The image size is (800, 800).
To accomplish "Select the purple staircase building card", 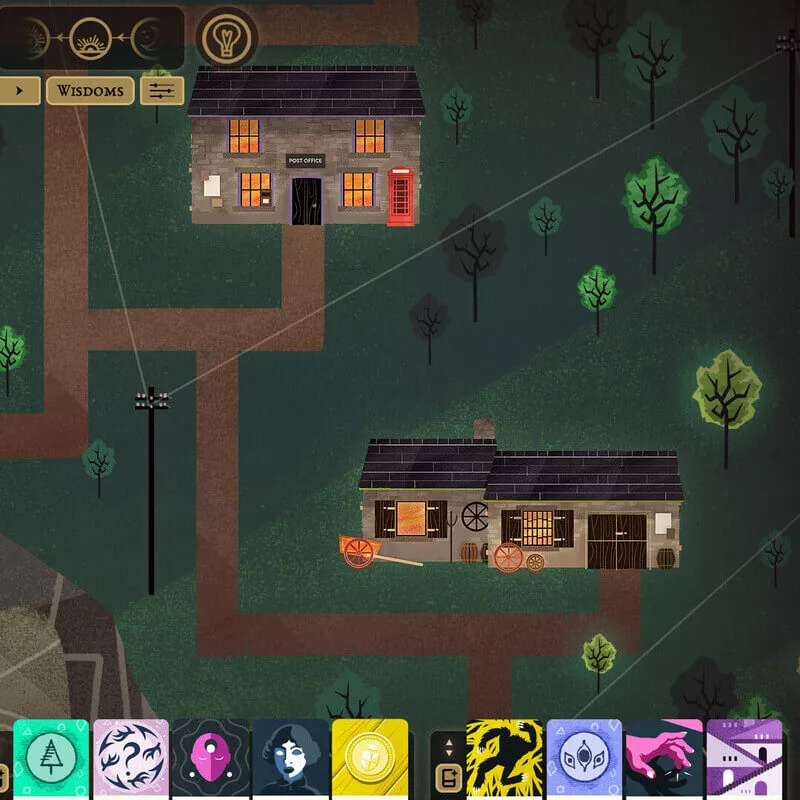I will [x=744, y=758].
